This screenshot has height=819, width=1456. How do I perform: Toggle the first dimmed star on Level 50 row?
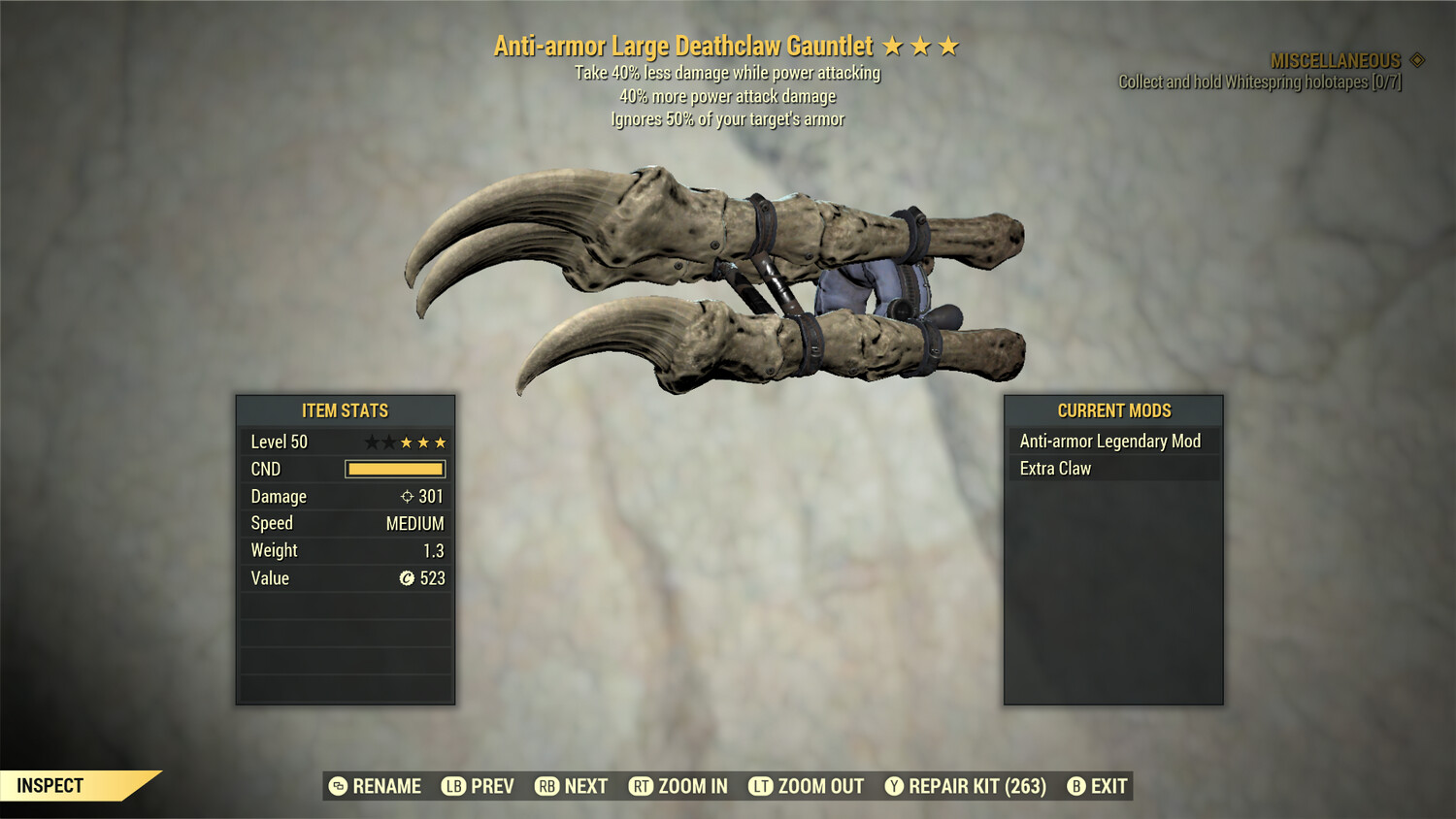point(372,442)
